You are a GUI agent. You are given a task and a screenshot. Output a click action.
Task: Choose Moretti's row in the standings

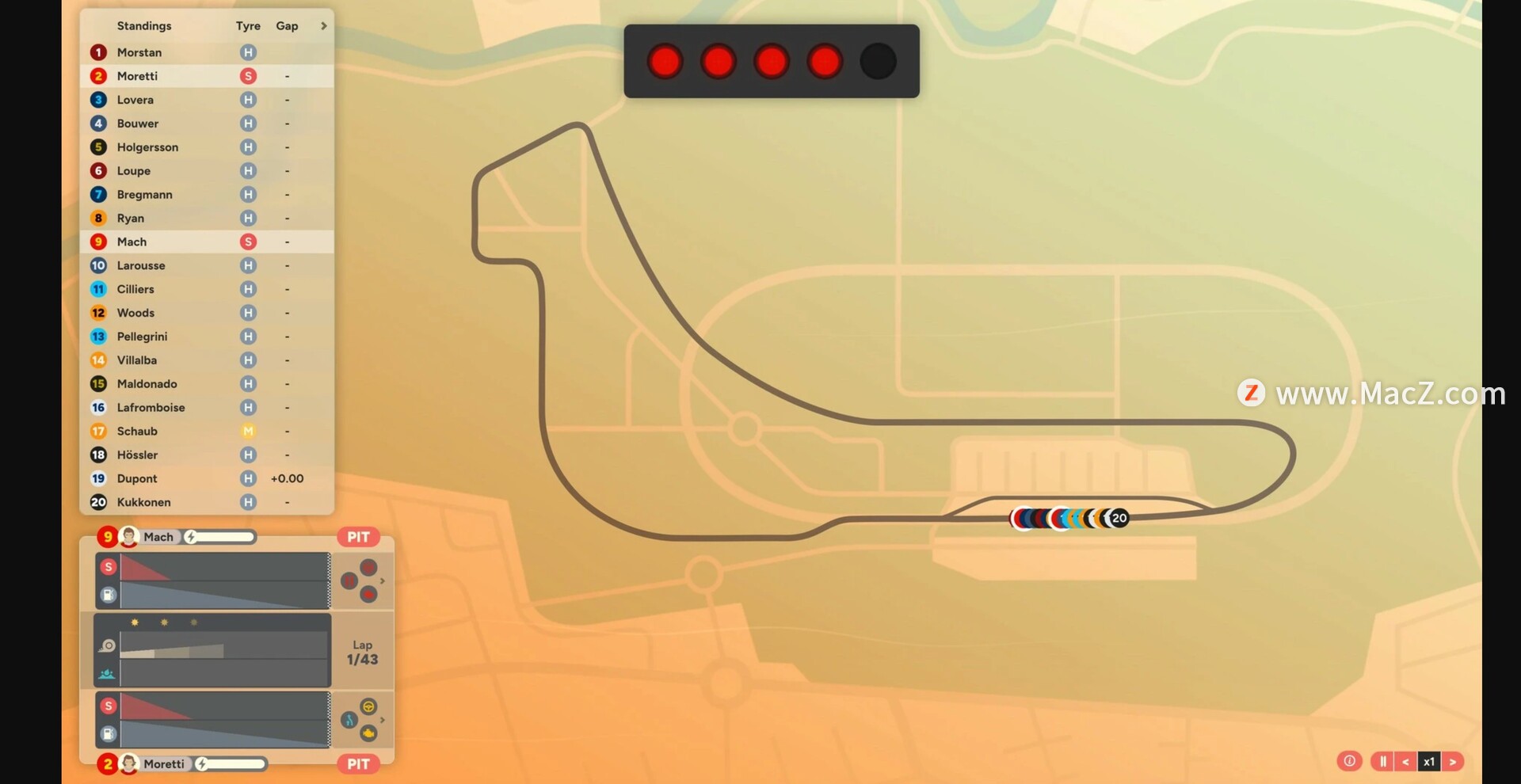(x=137, y=76)
